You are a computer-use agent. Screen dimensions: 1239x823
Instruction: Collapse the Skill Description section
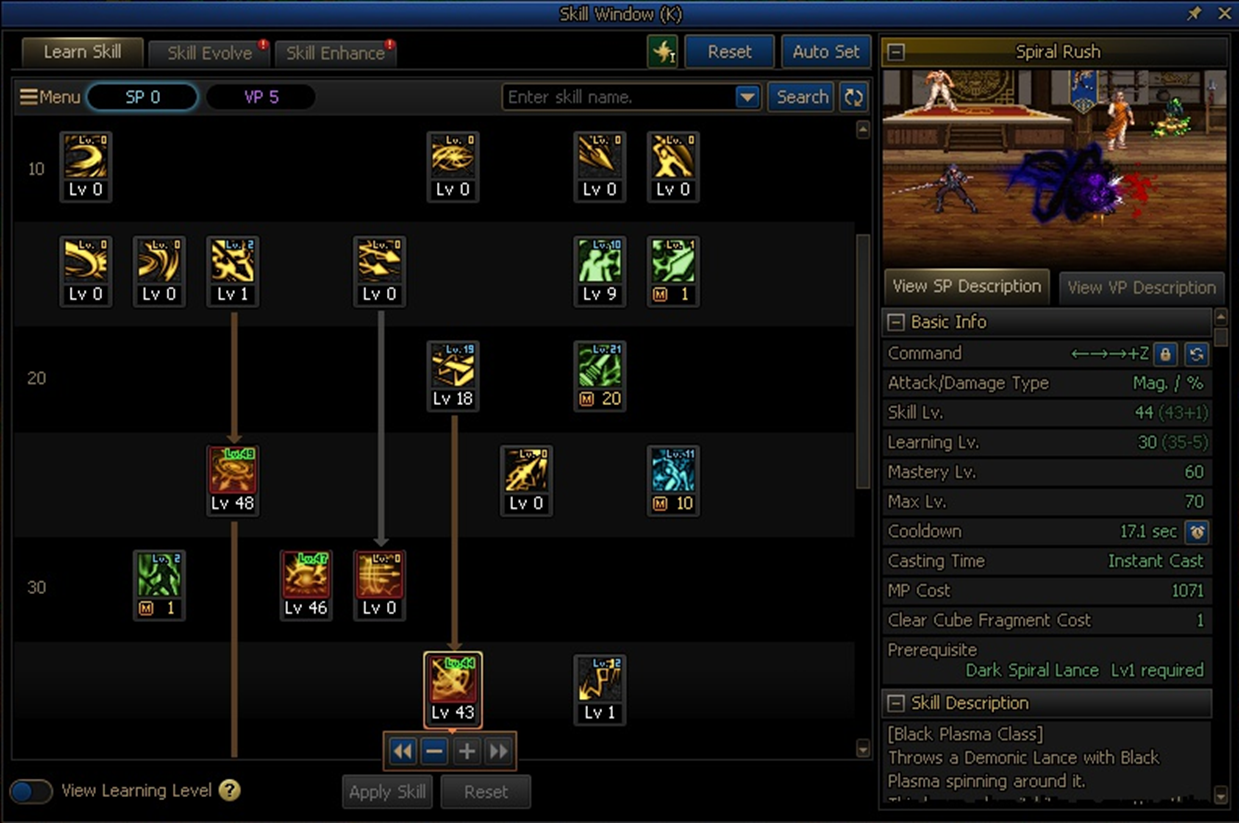click(x=896, y=703)
